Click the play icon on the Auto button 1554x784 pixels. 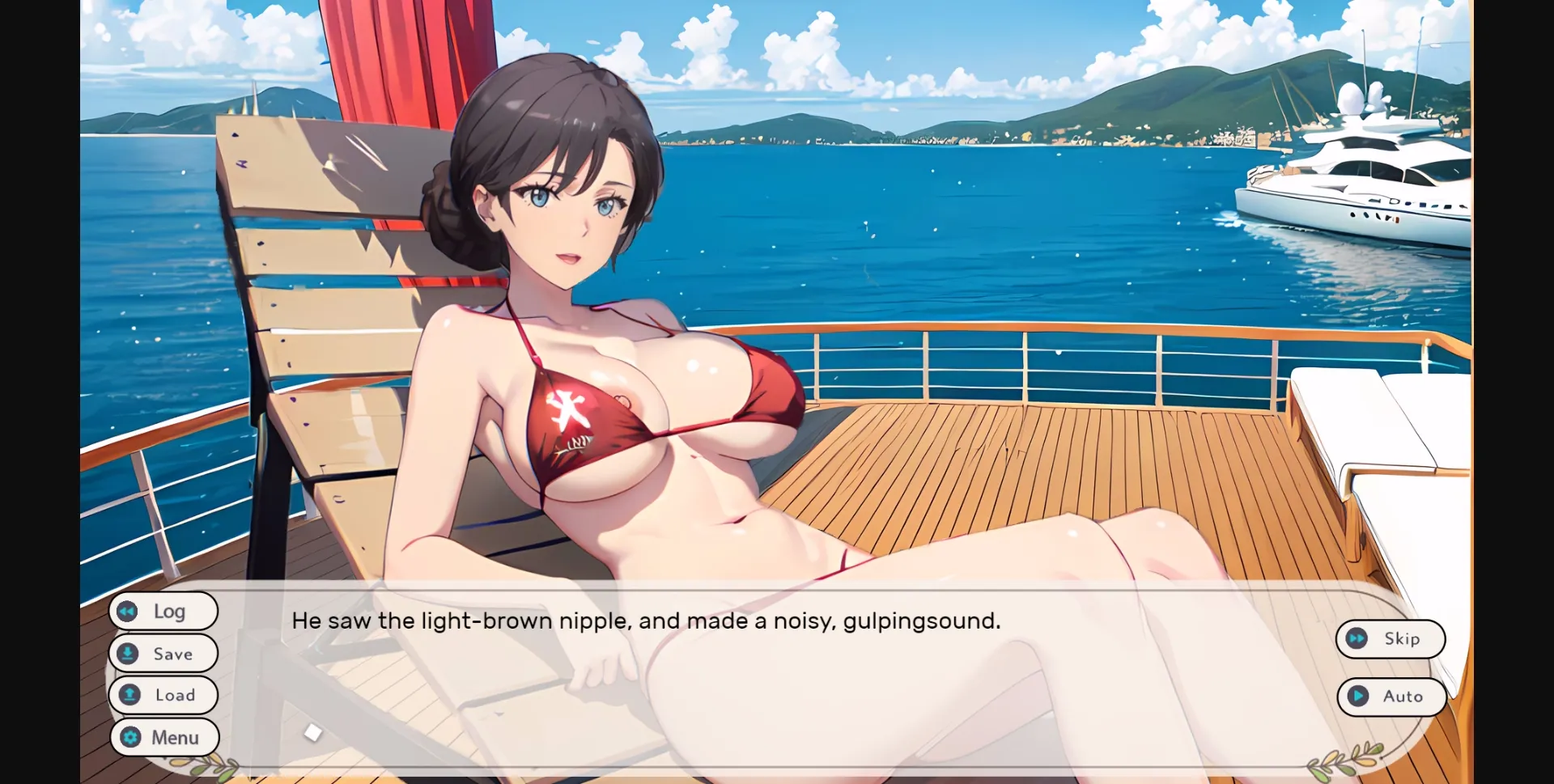click(1359, 697)
